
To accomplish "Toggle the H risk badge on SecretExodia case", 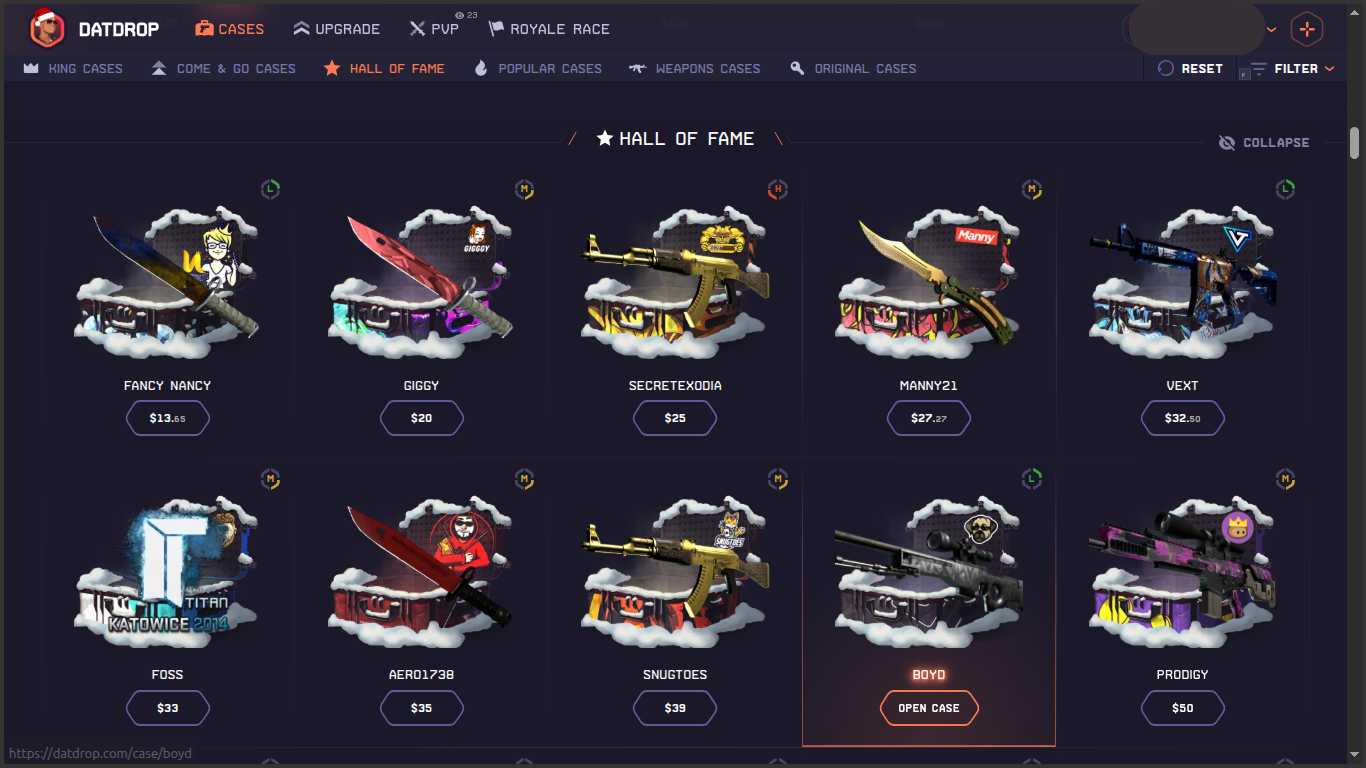I will (778, 189).
